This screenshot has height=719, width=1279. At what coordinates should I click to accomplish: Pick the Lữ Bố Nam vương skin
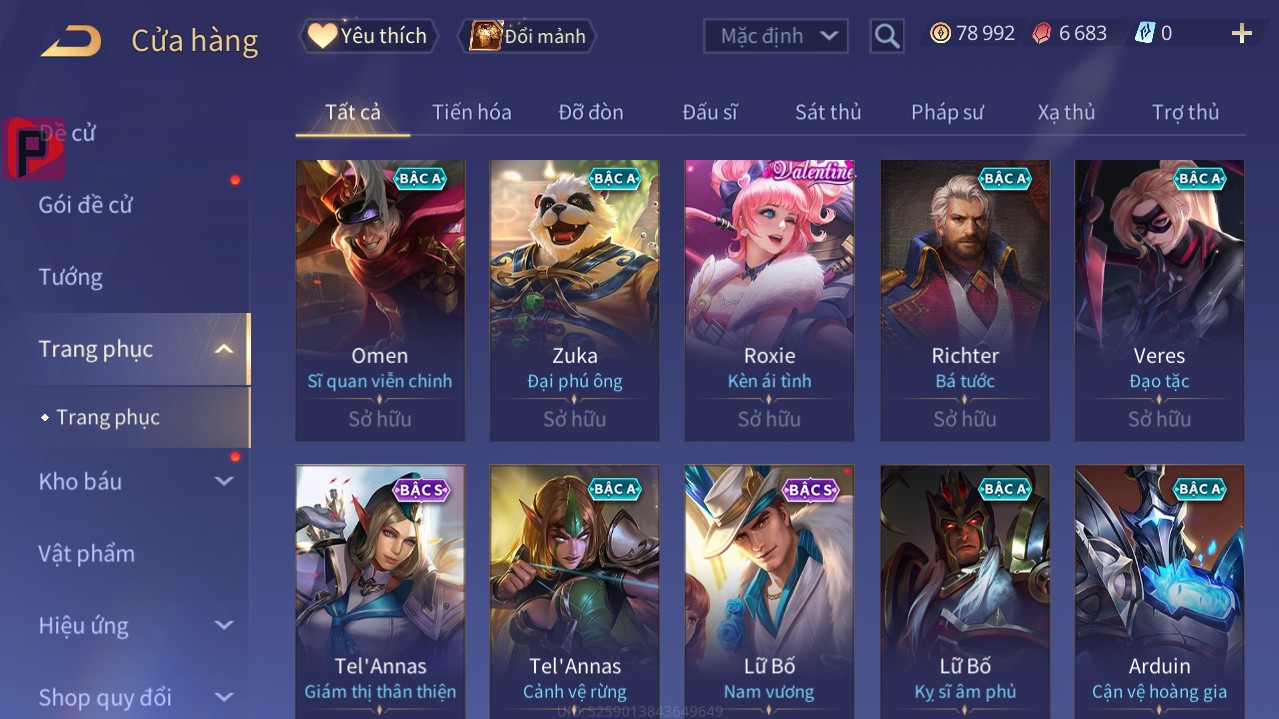(769, 592)
